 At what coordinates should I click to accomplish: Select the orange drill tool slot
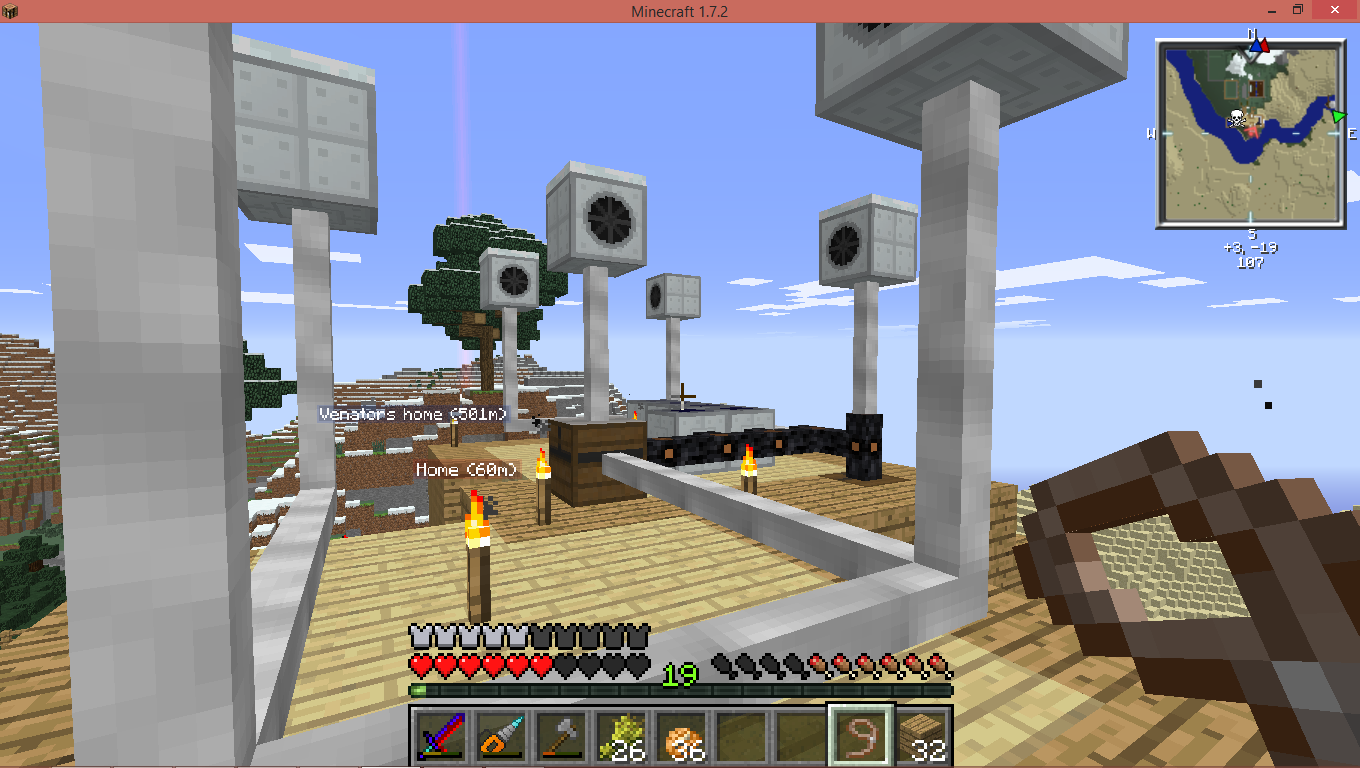click(x=501, y=738)
